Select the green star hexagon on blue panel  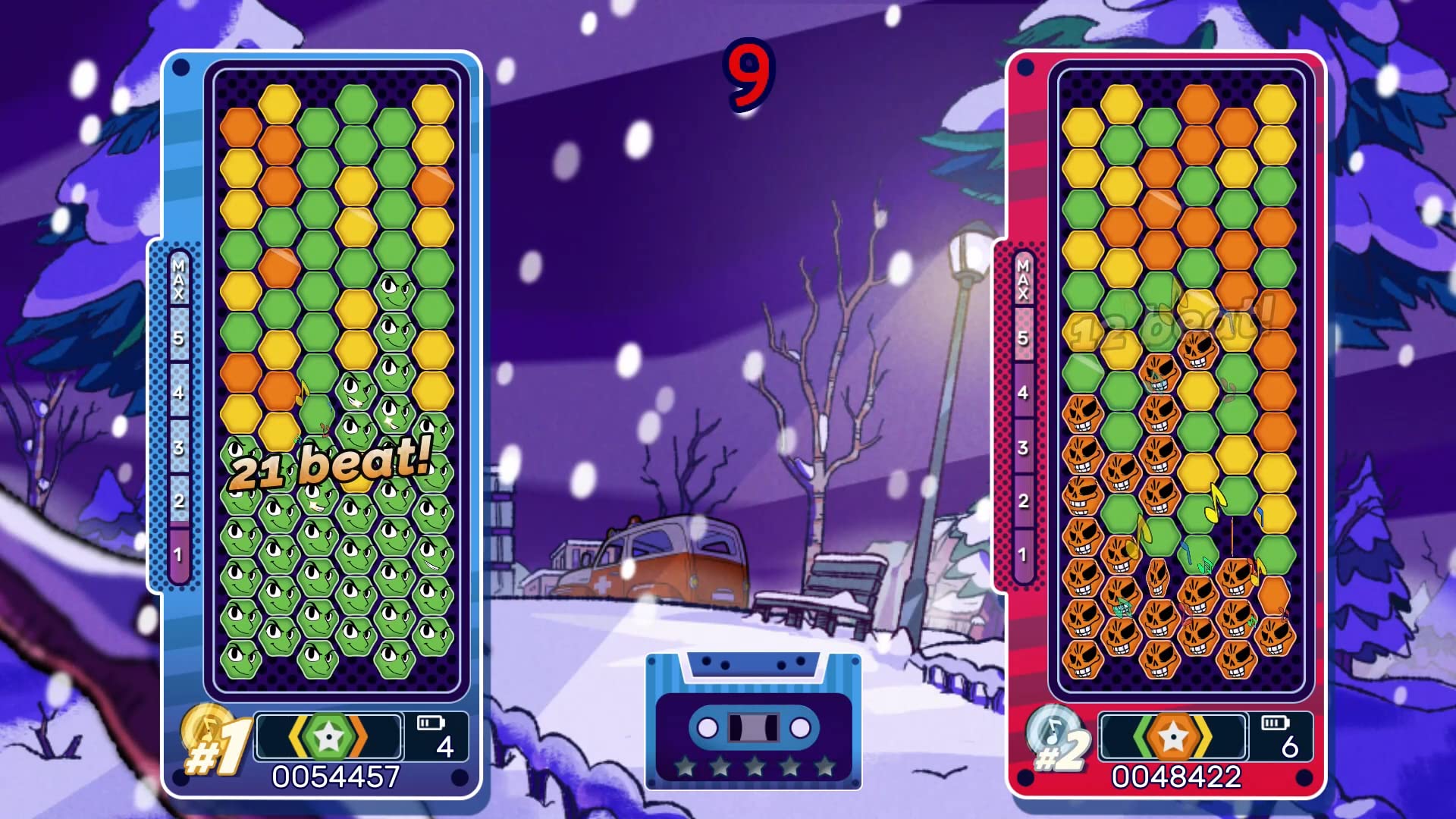click(328, 736)
